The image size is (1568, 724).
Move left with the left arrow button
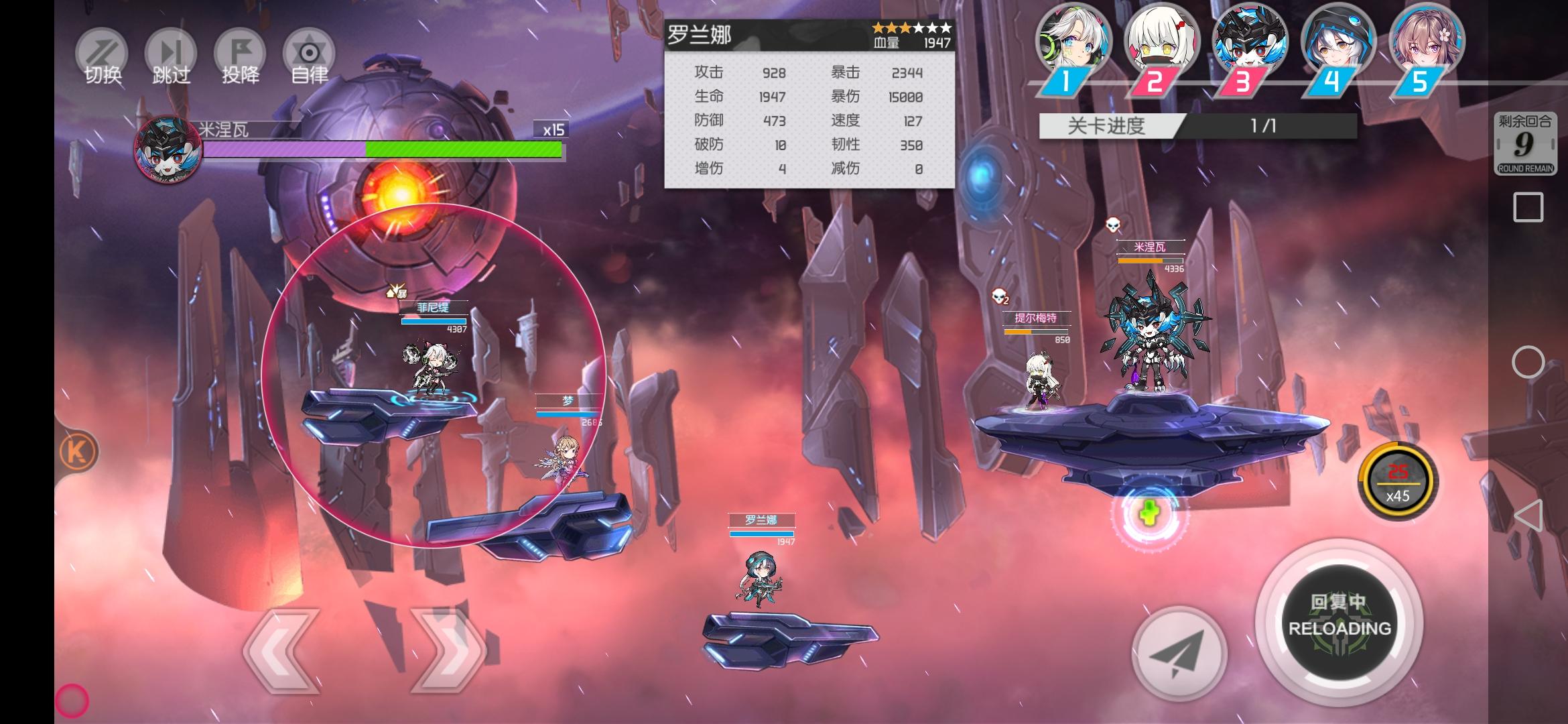[x=281, y=650]
